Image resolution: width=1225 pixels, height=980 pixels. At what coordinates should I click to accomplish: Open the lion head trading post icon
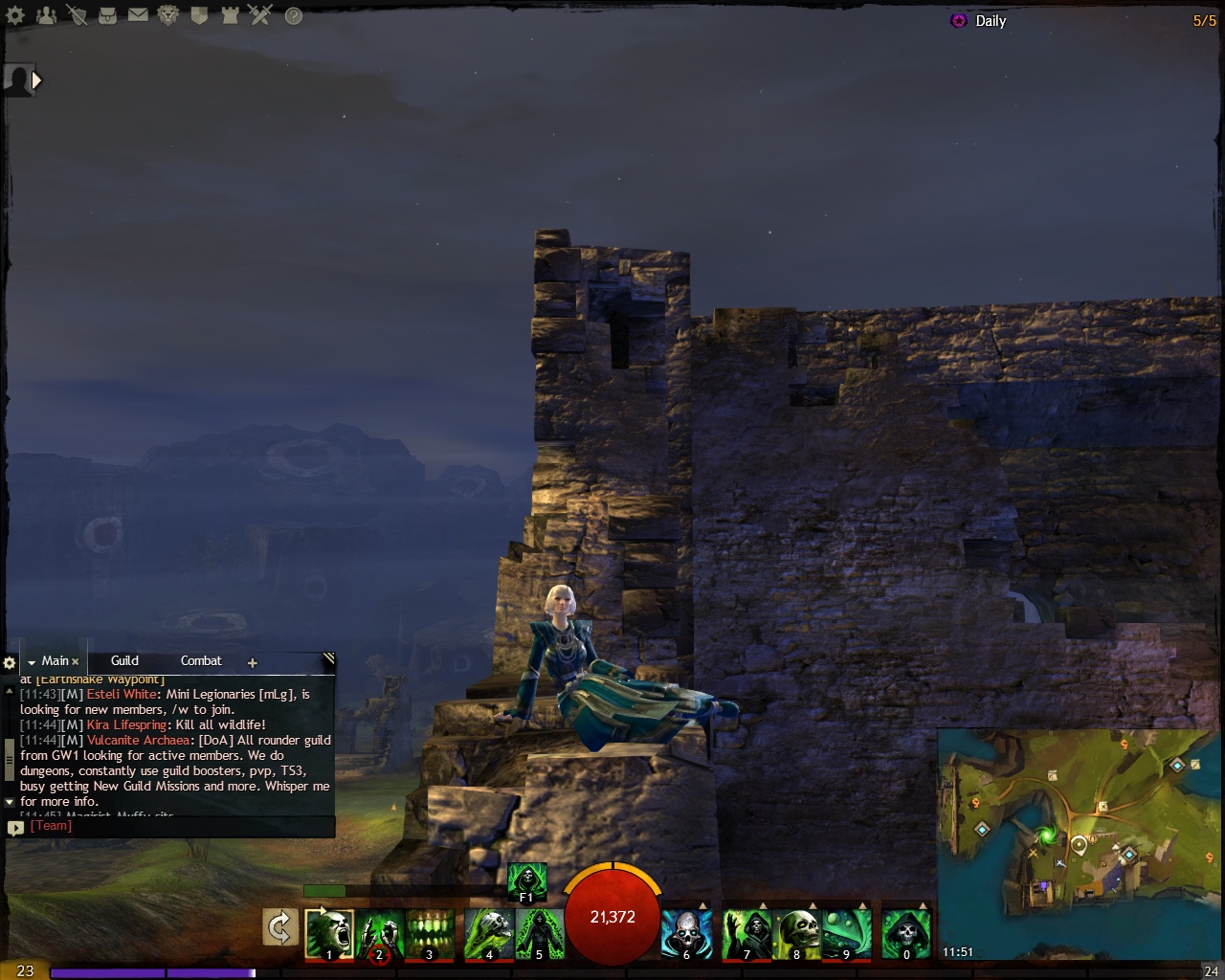(168, 15)
